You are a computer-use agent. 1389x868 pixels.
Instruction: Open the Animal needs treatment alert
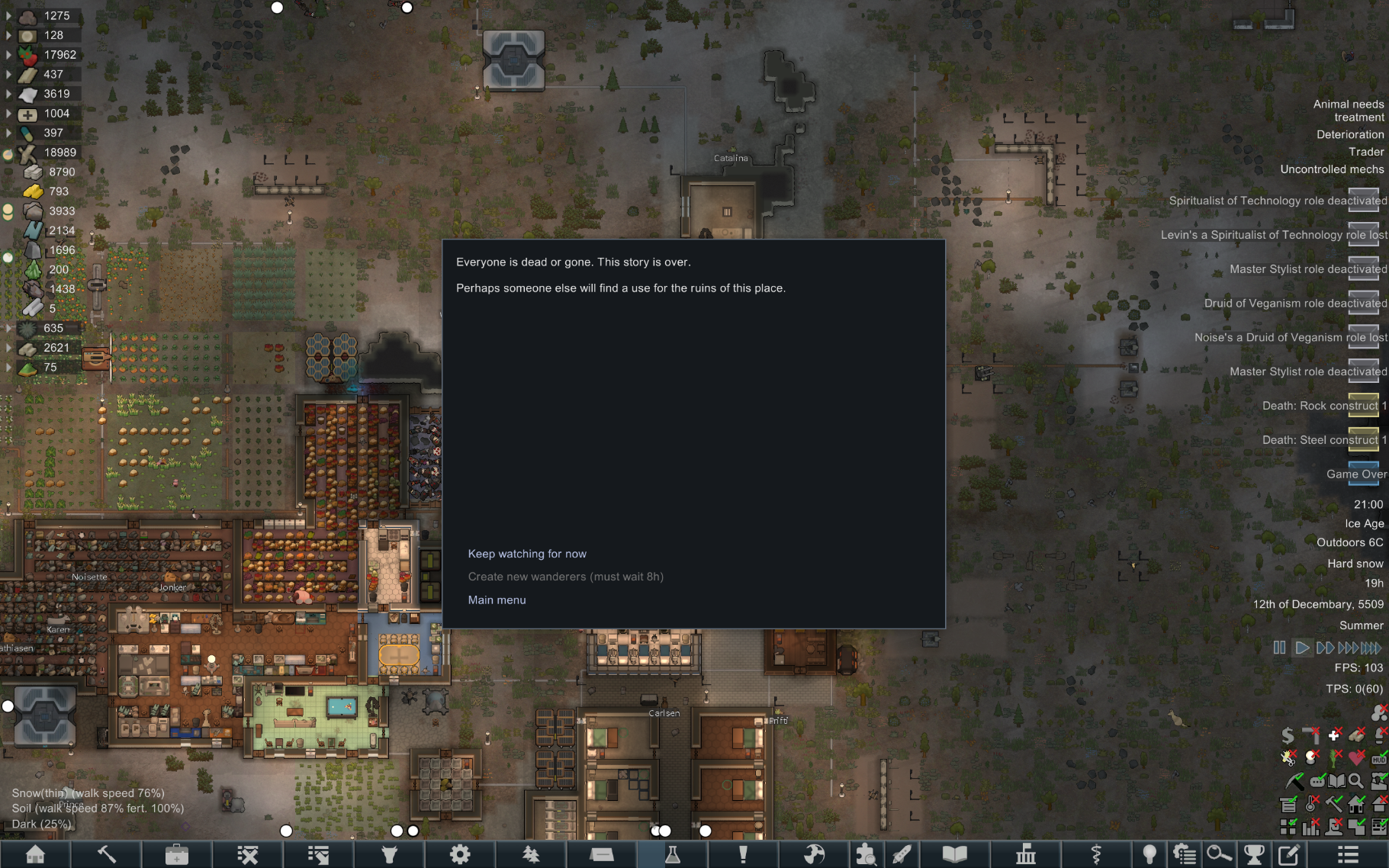point(1348,111)
